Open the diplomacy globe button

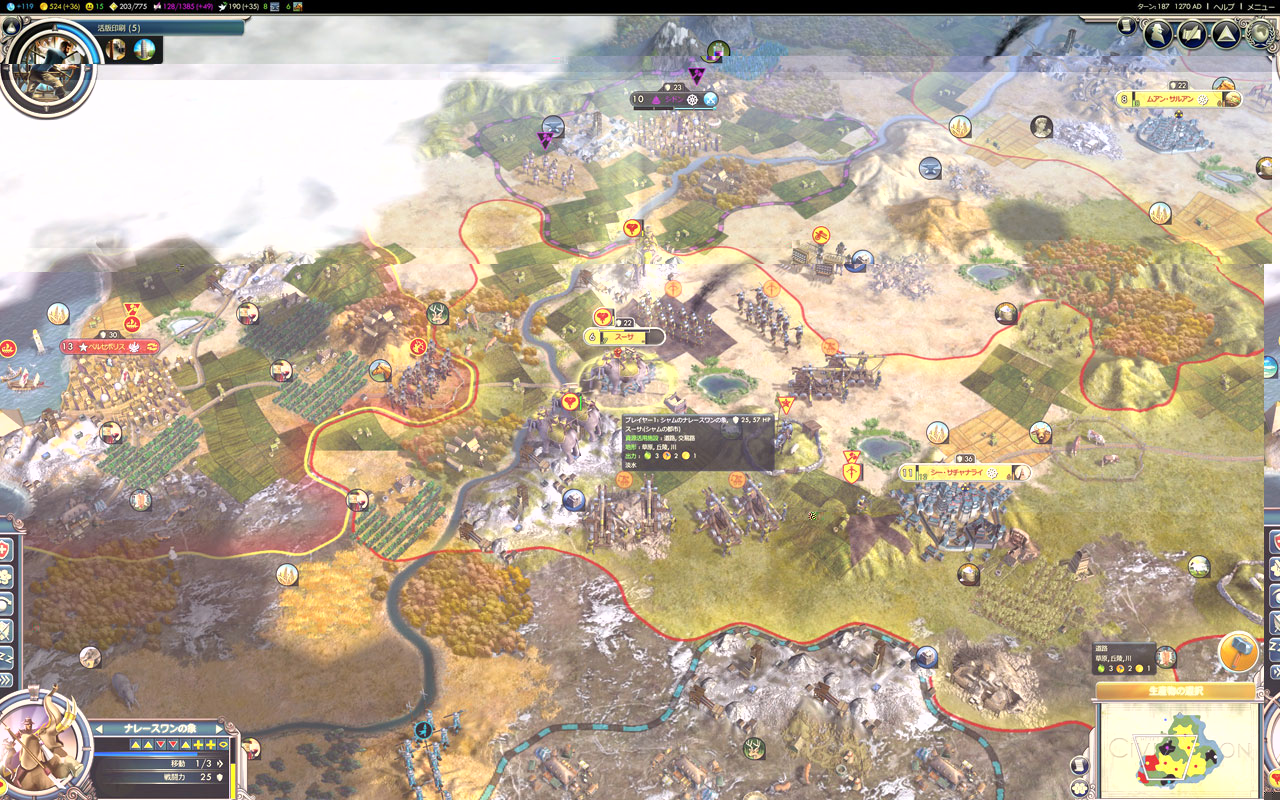point(1262,34)
